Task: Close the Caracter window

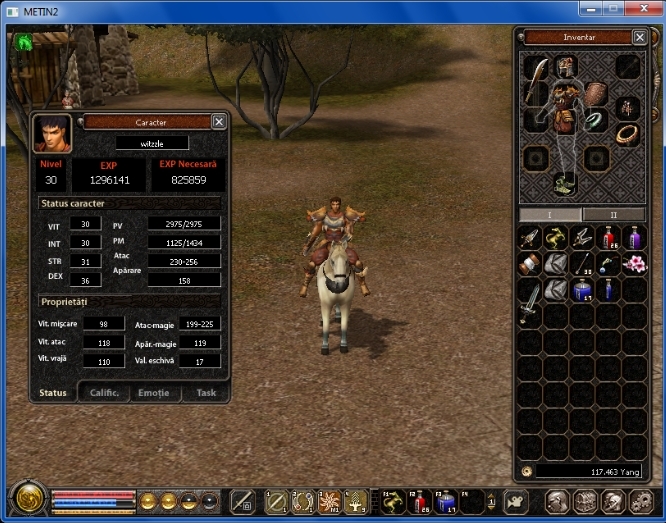Action: click(x=219, y=122)
